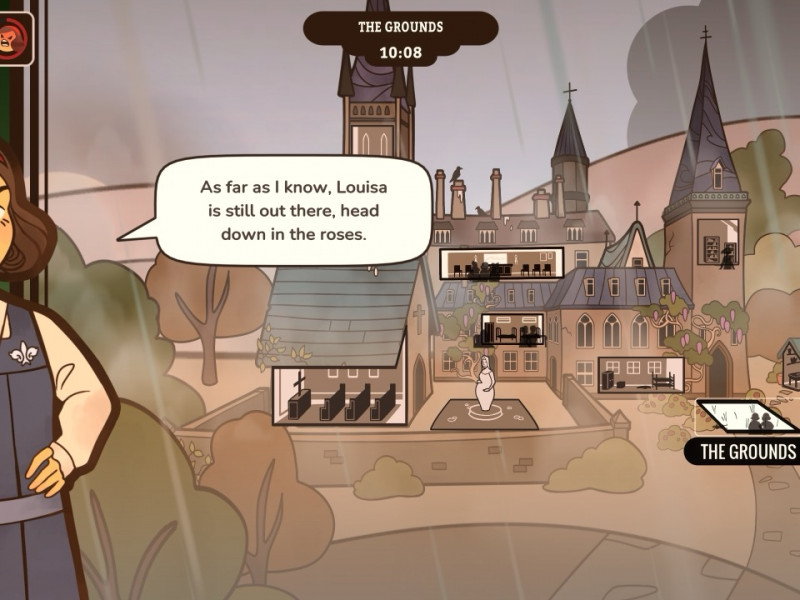This screenshot has width=800, height=600.
Task: Select the chapel room with pews
Action: (x=339, y=397)
